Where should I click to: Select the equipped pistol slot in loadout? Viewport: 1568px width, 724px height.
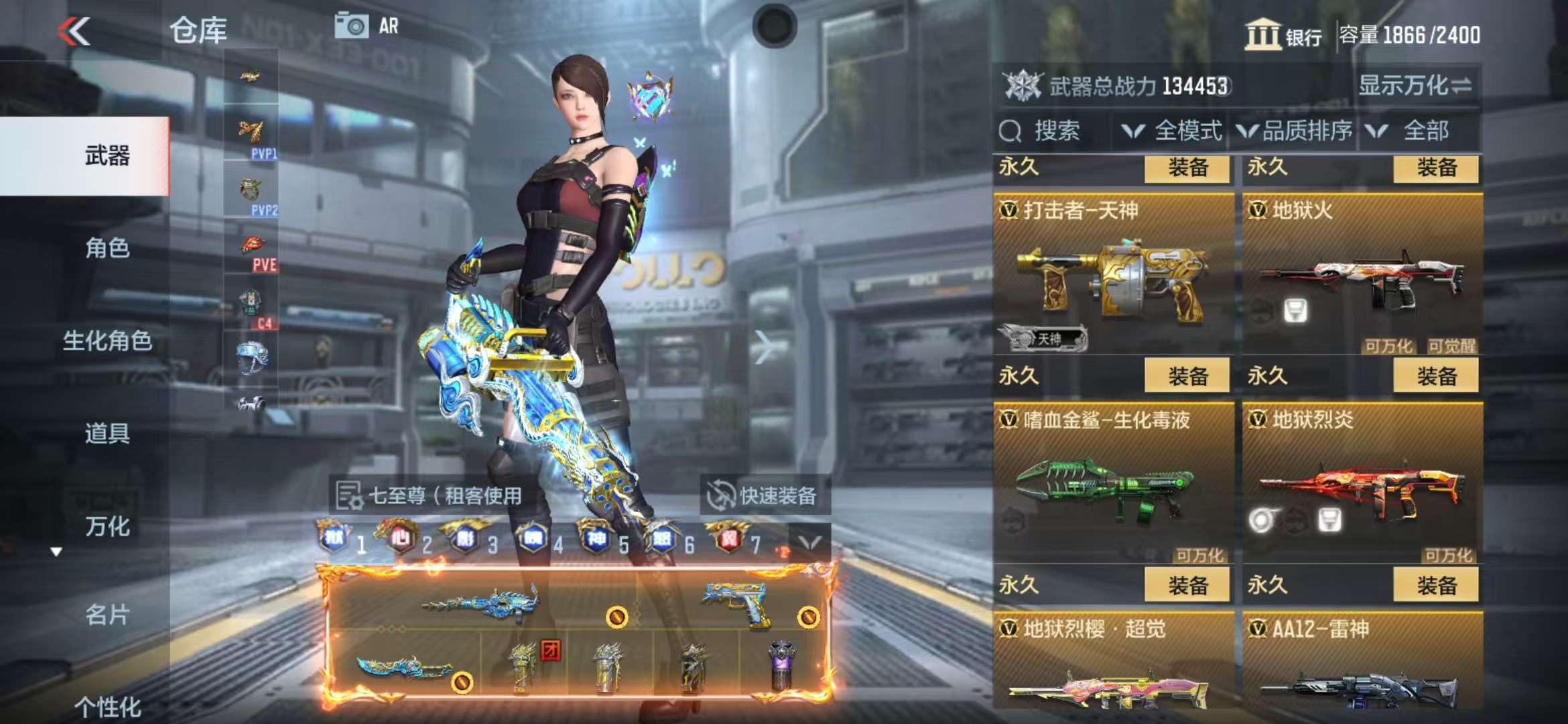[737, 603]
